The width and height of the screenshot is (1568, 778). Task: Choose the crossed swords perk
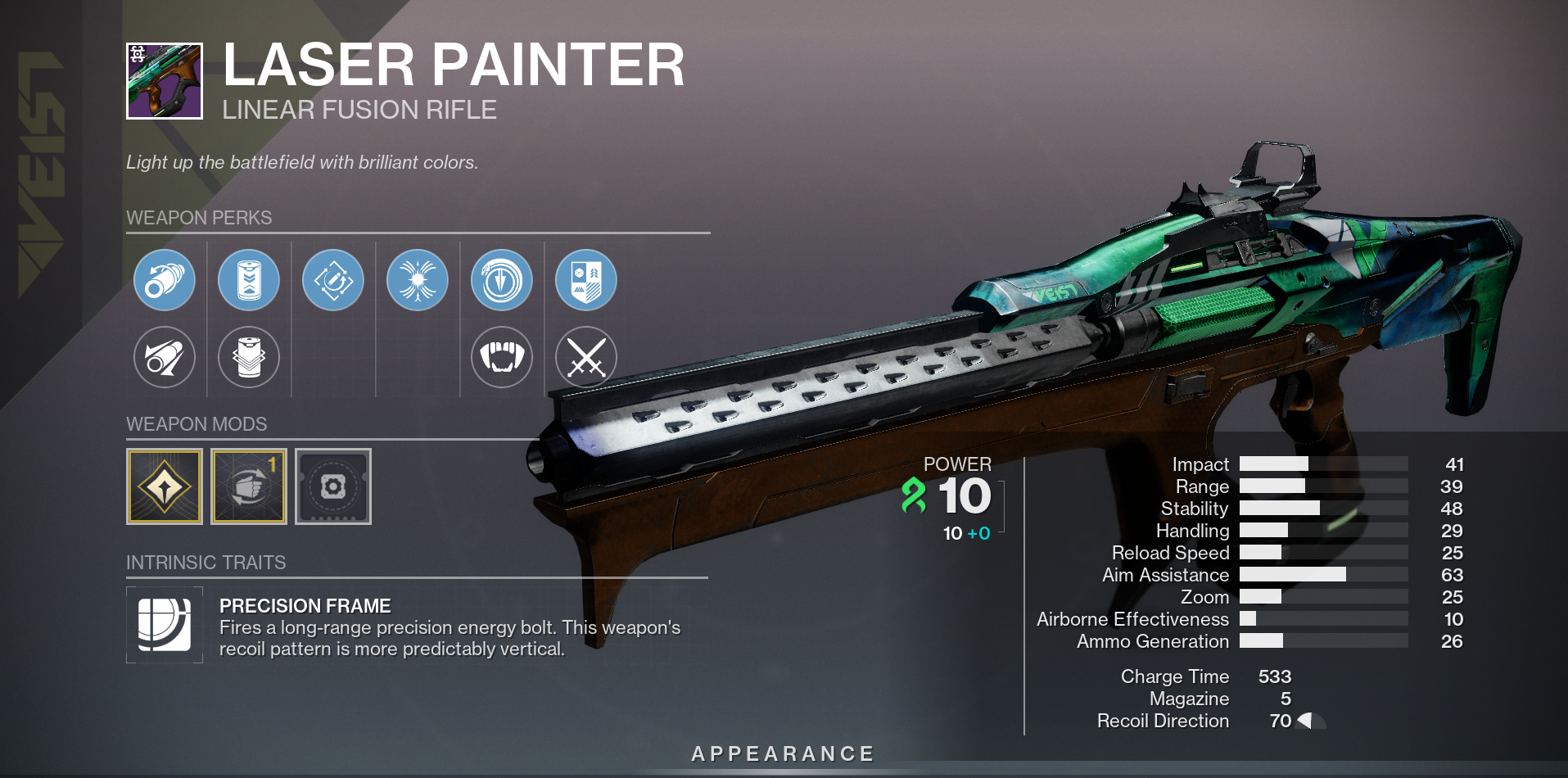click(586, 357)
